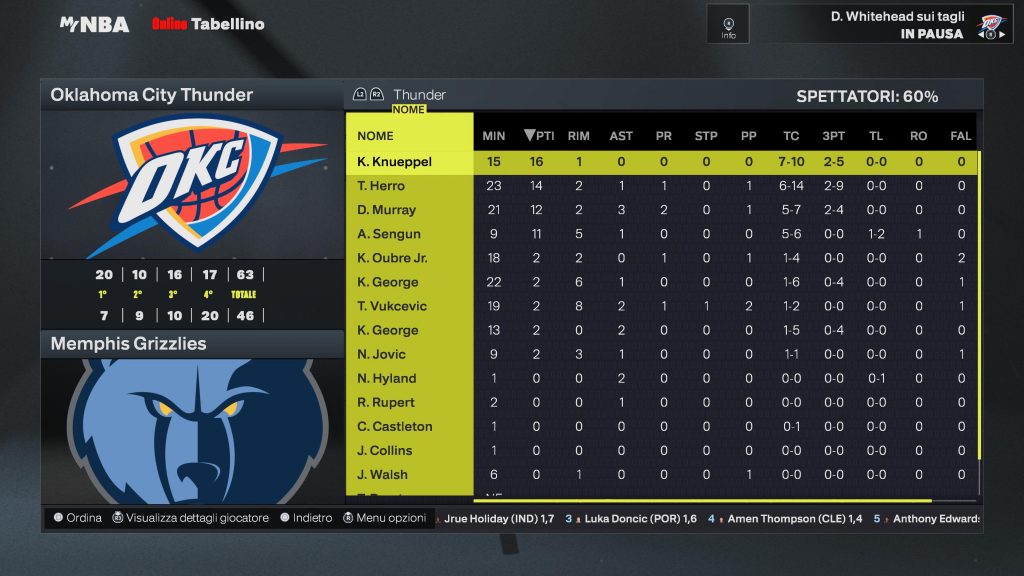Screen dimensions: 1024x576
Task: Sort by RIM rebounds column
Action: (578, 136)
